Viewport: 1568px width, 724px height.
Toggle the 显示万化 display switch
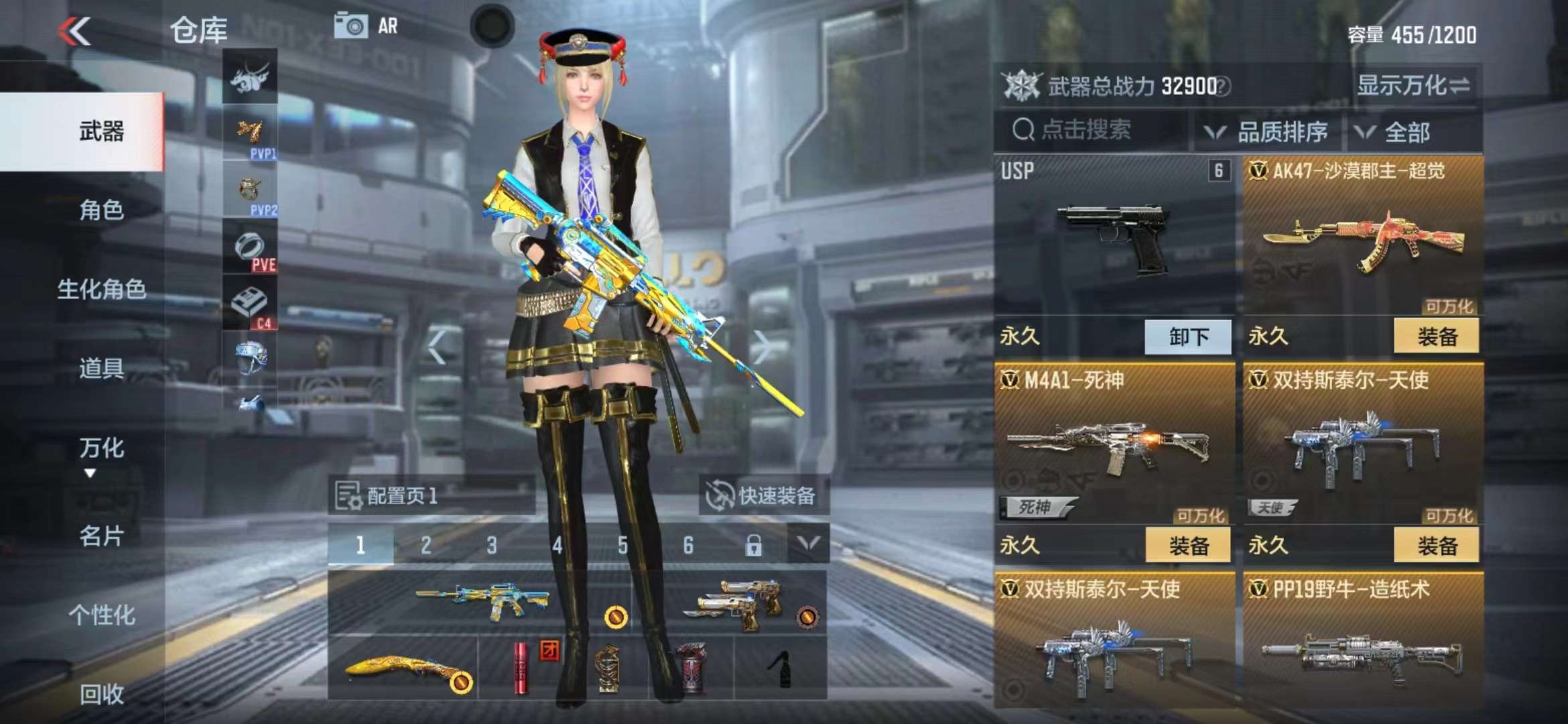tap(1414, 86)
